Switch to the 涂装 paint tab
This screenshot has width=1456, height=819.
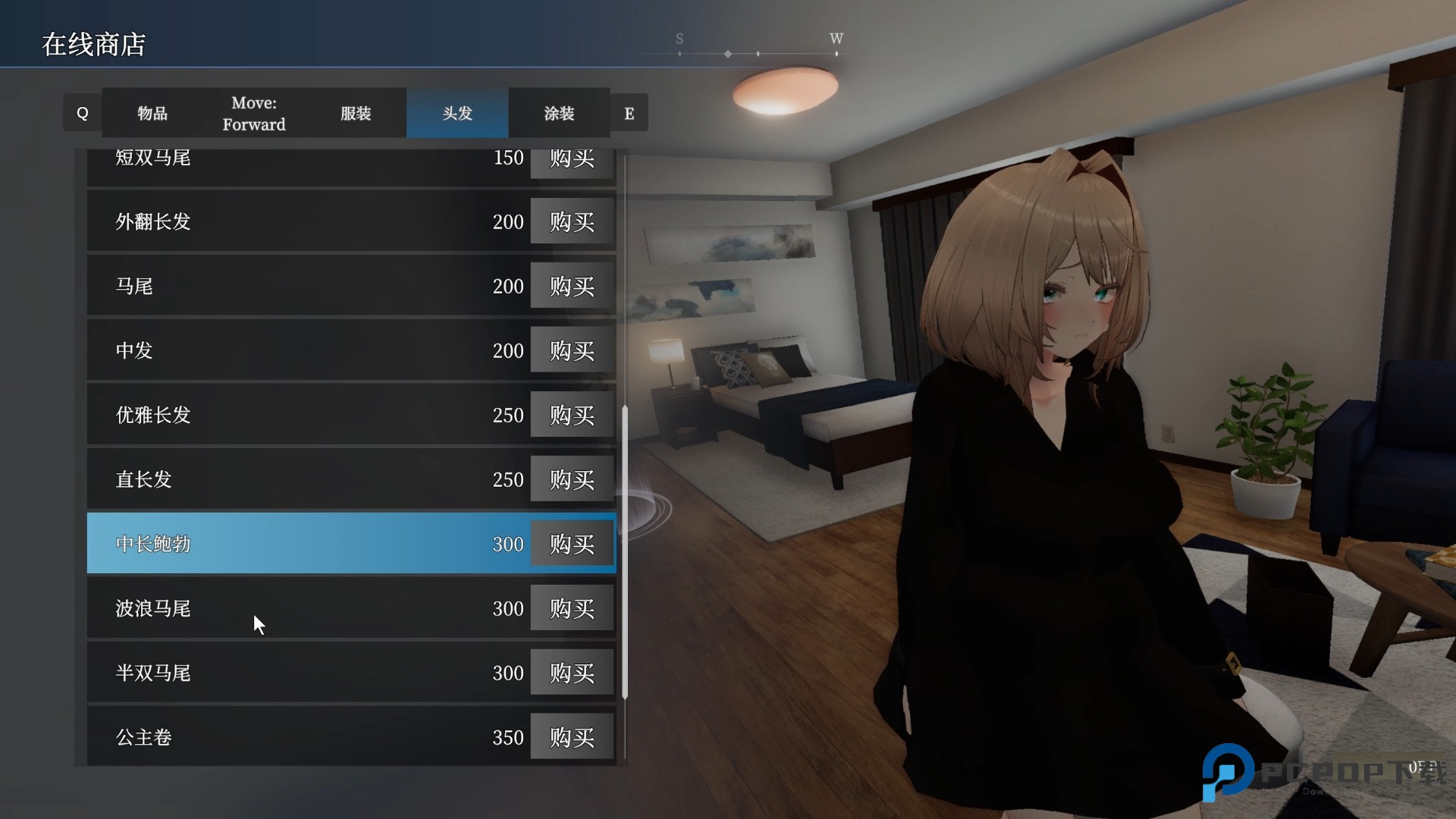[x=559, y=113]
